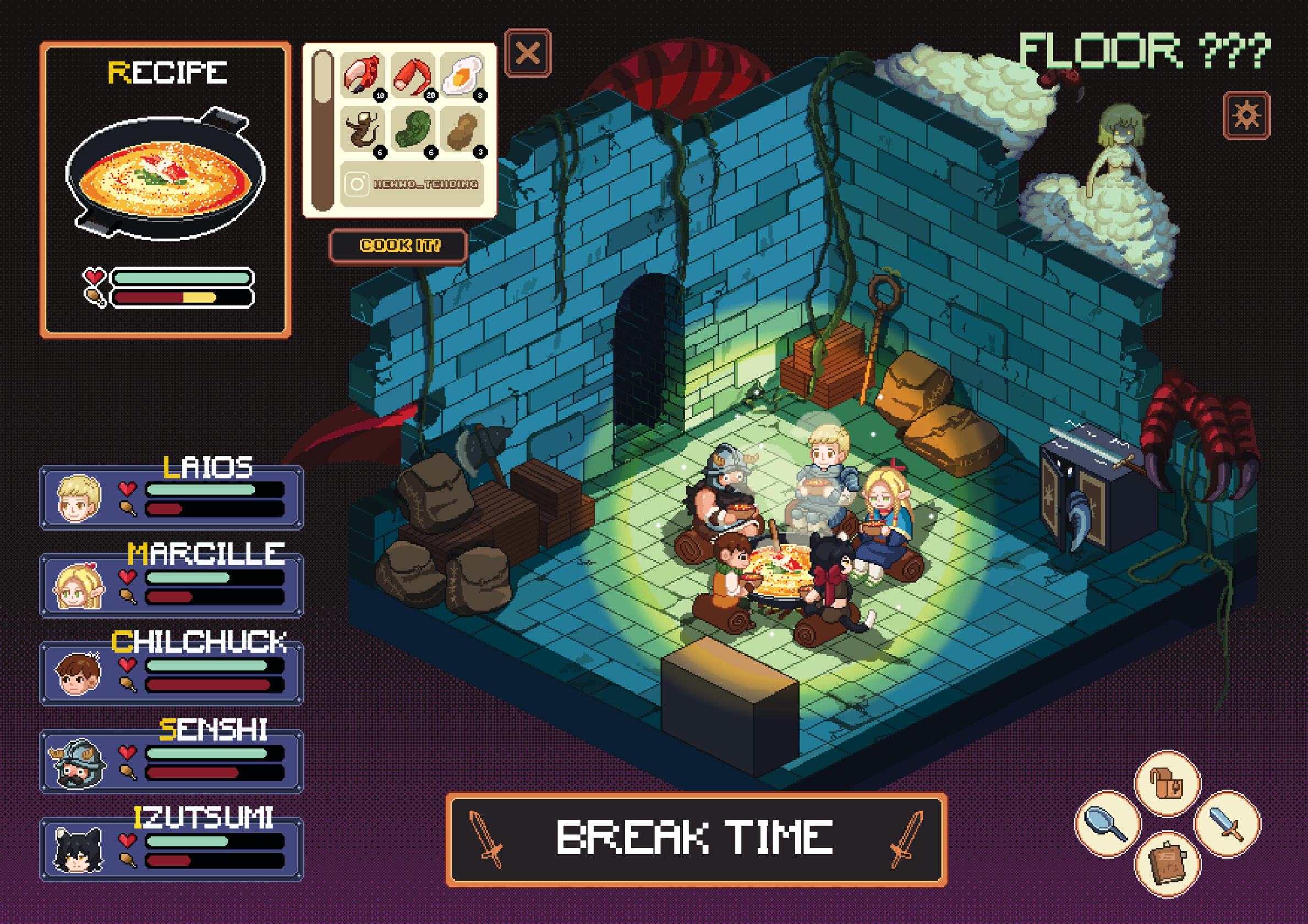
Task: Click the COOK IT! button
Action: [x=399, y=246]
